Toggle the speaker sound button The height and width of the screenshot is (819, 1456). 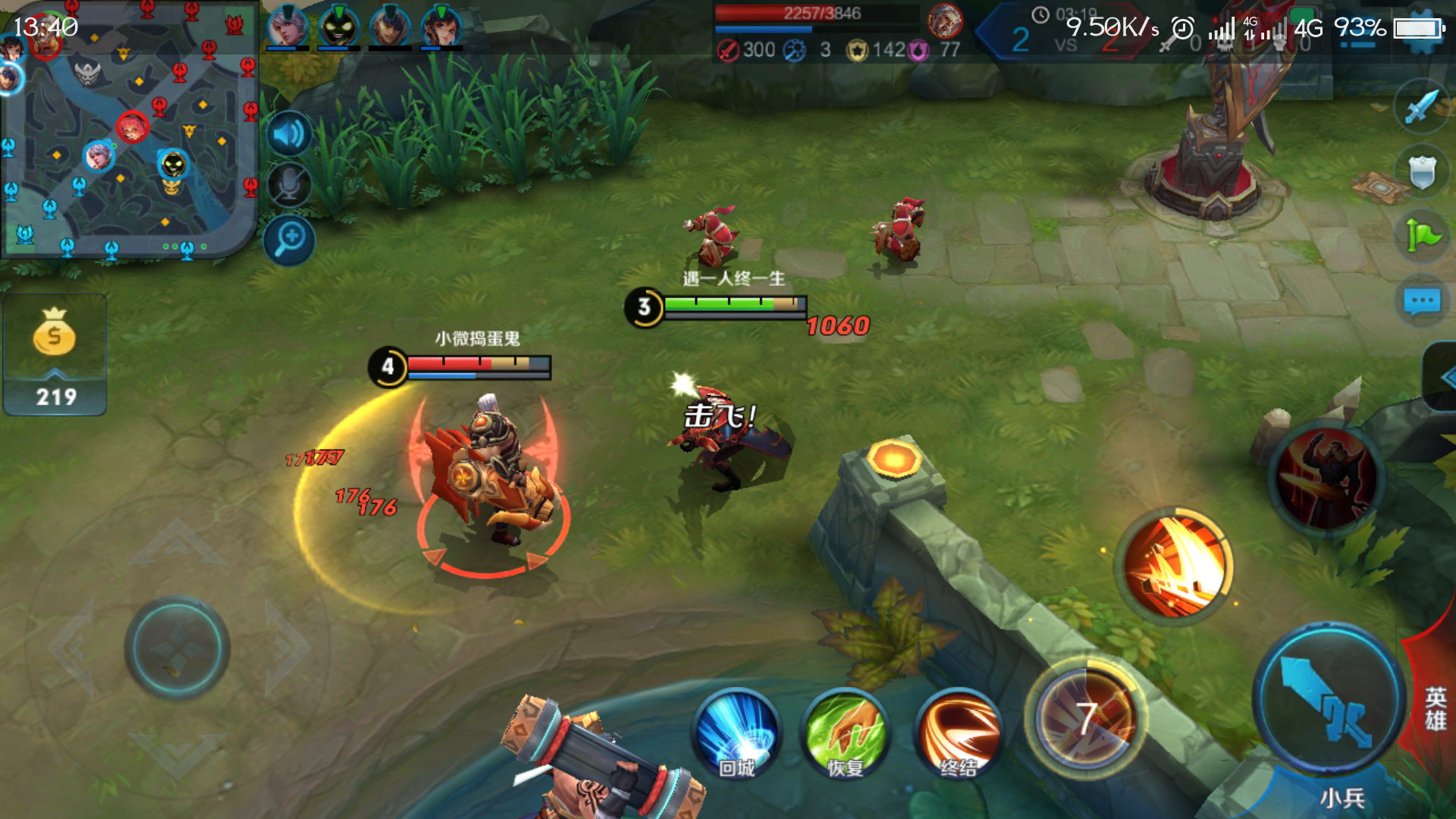[289, 135]
